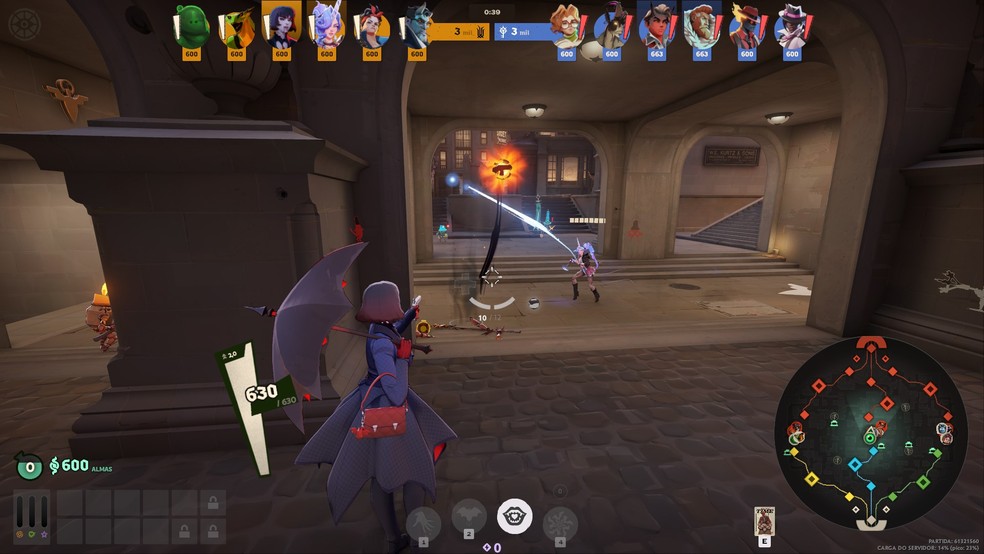Image resolution: width=984 pixels, height=554 pixels.
Task: Select the orange-haired glasses enemy portrait
Action: (567, 25)
